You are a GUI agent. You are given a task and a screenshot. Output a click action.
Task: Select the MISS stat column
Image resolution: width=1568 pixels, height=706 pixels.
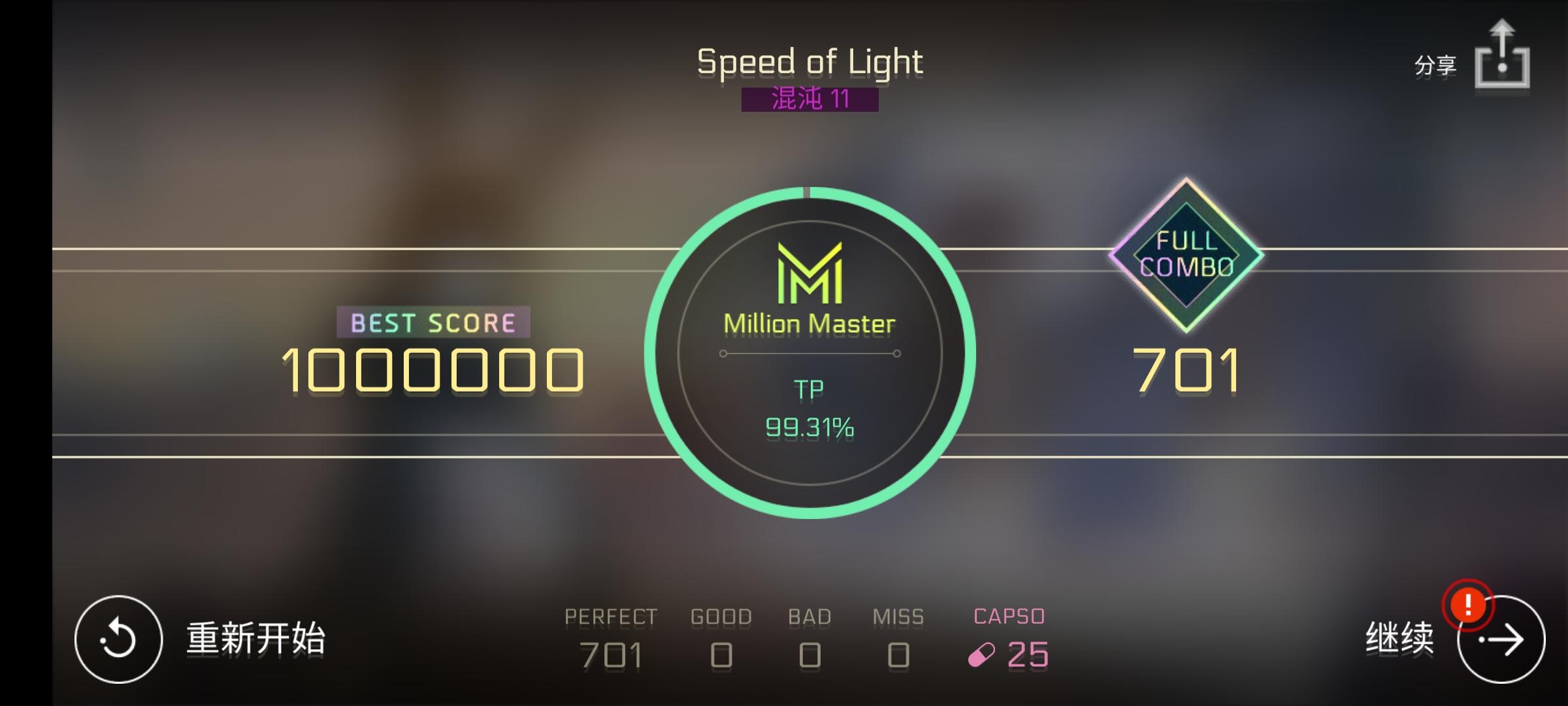coord(898,634)
